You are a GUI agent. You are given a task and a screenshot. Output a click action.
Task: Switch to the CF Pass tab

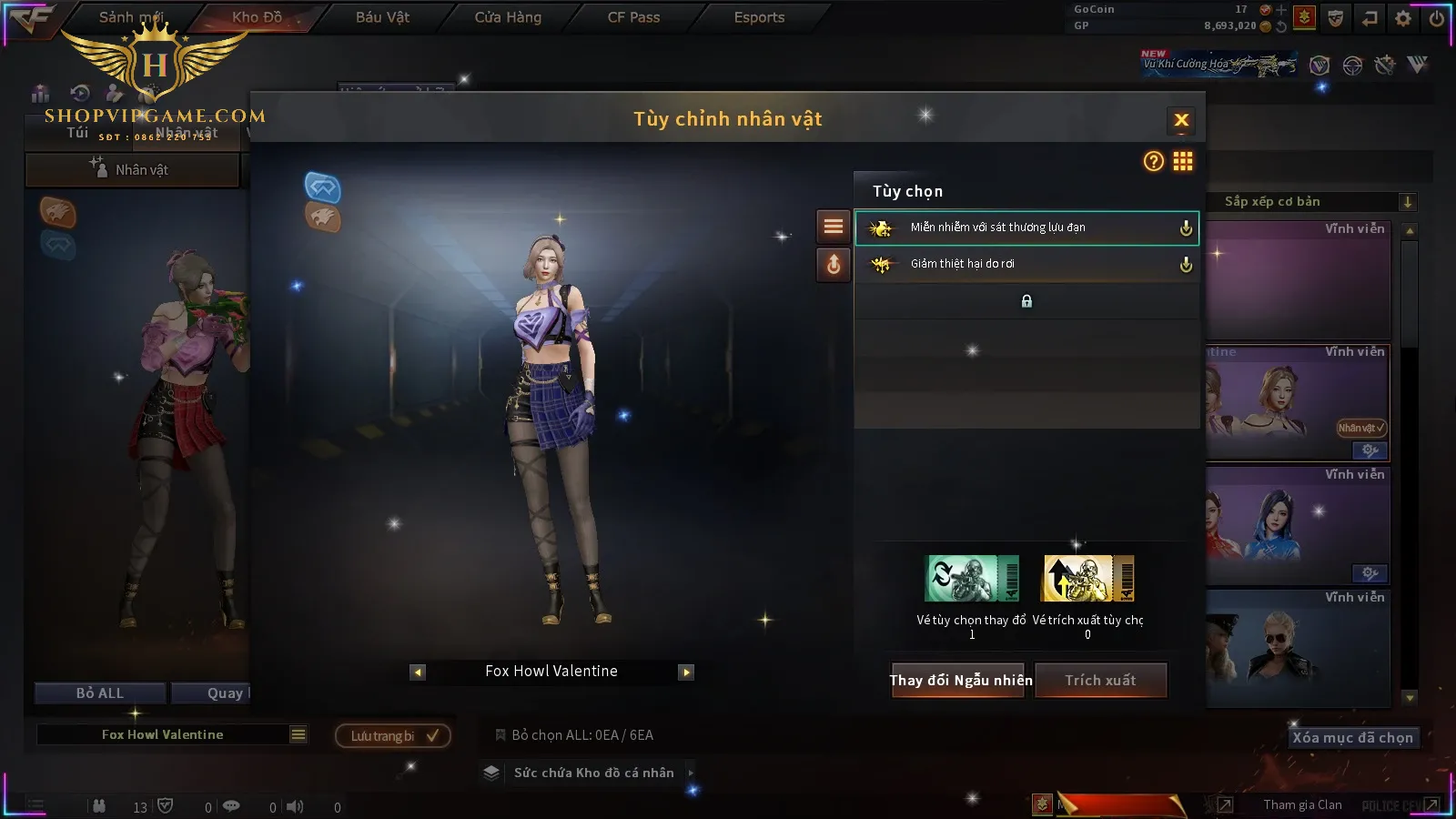pos(633,17)
